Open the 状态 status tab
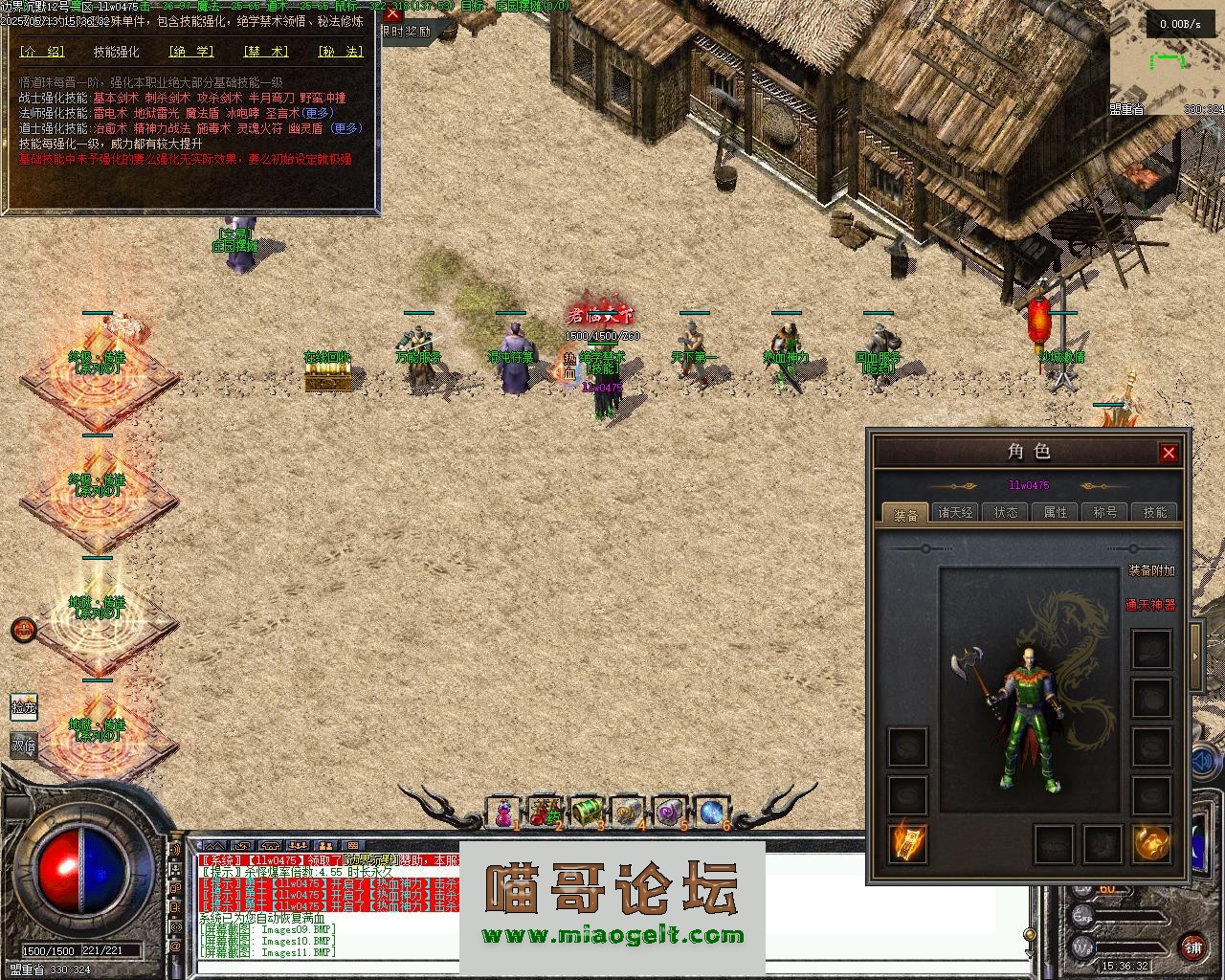The width and height of the screenshot is (1225, 980). pyautogui.click(x=1006, y=513)
